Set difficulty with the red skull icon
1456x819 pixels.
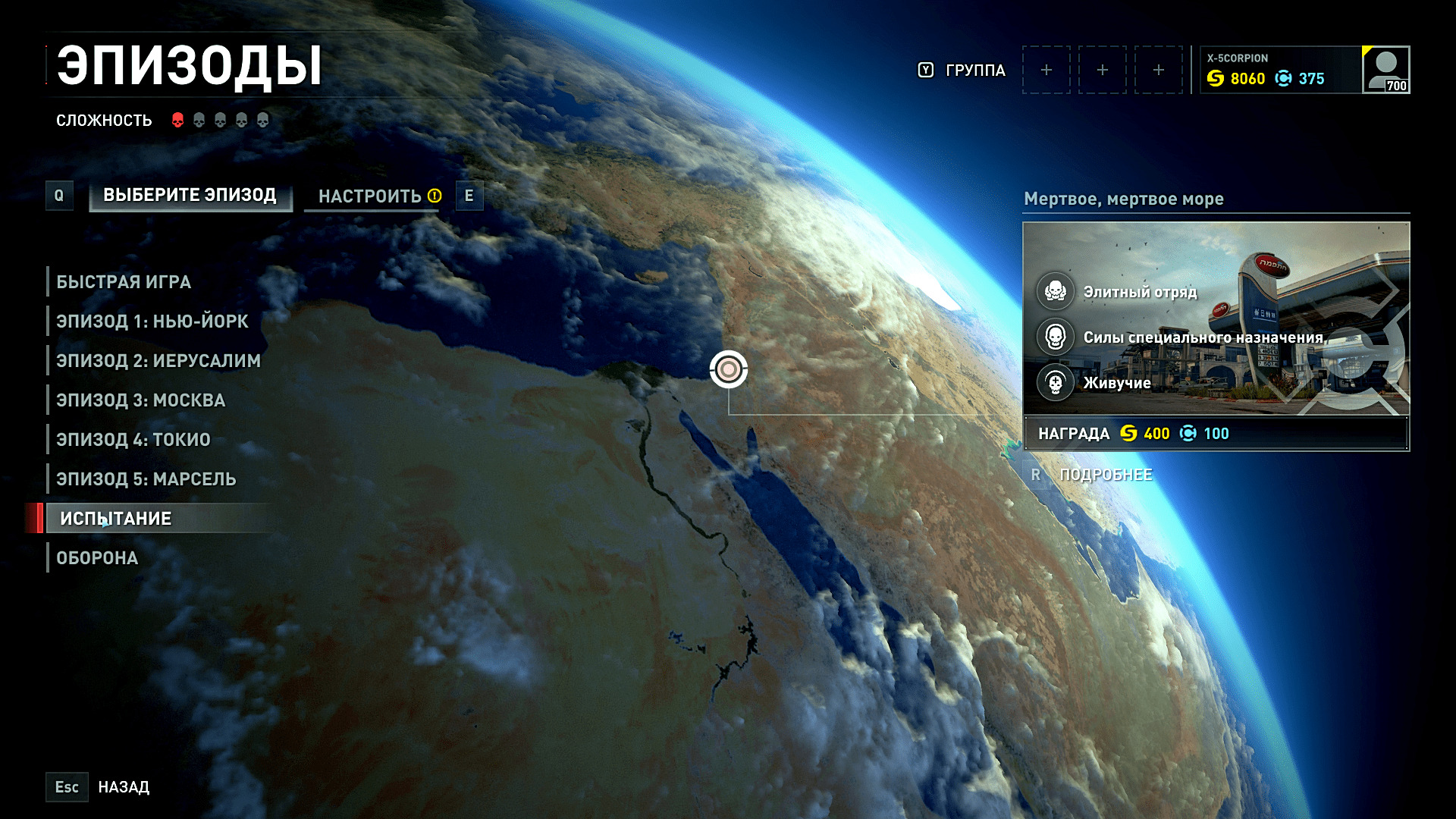[177, 121]
